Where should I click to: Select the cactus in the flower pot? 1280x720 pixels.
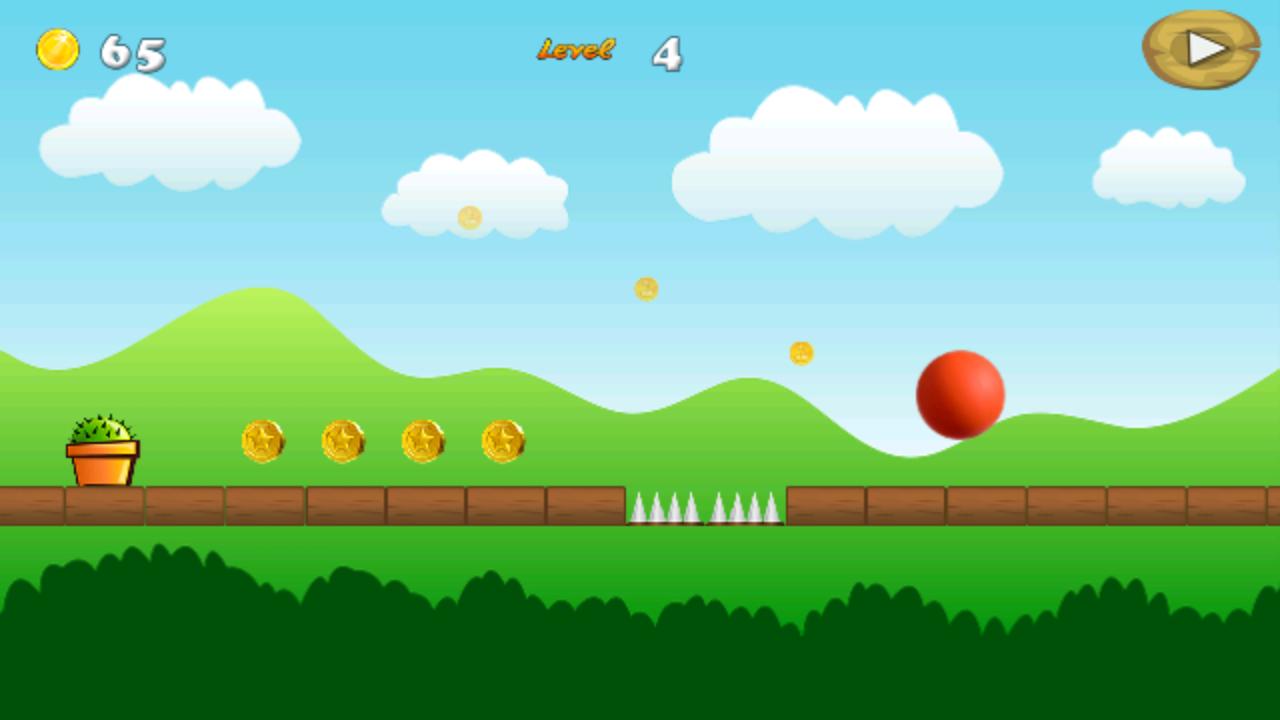tap(100, 430)
